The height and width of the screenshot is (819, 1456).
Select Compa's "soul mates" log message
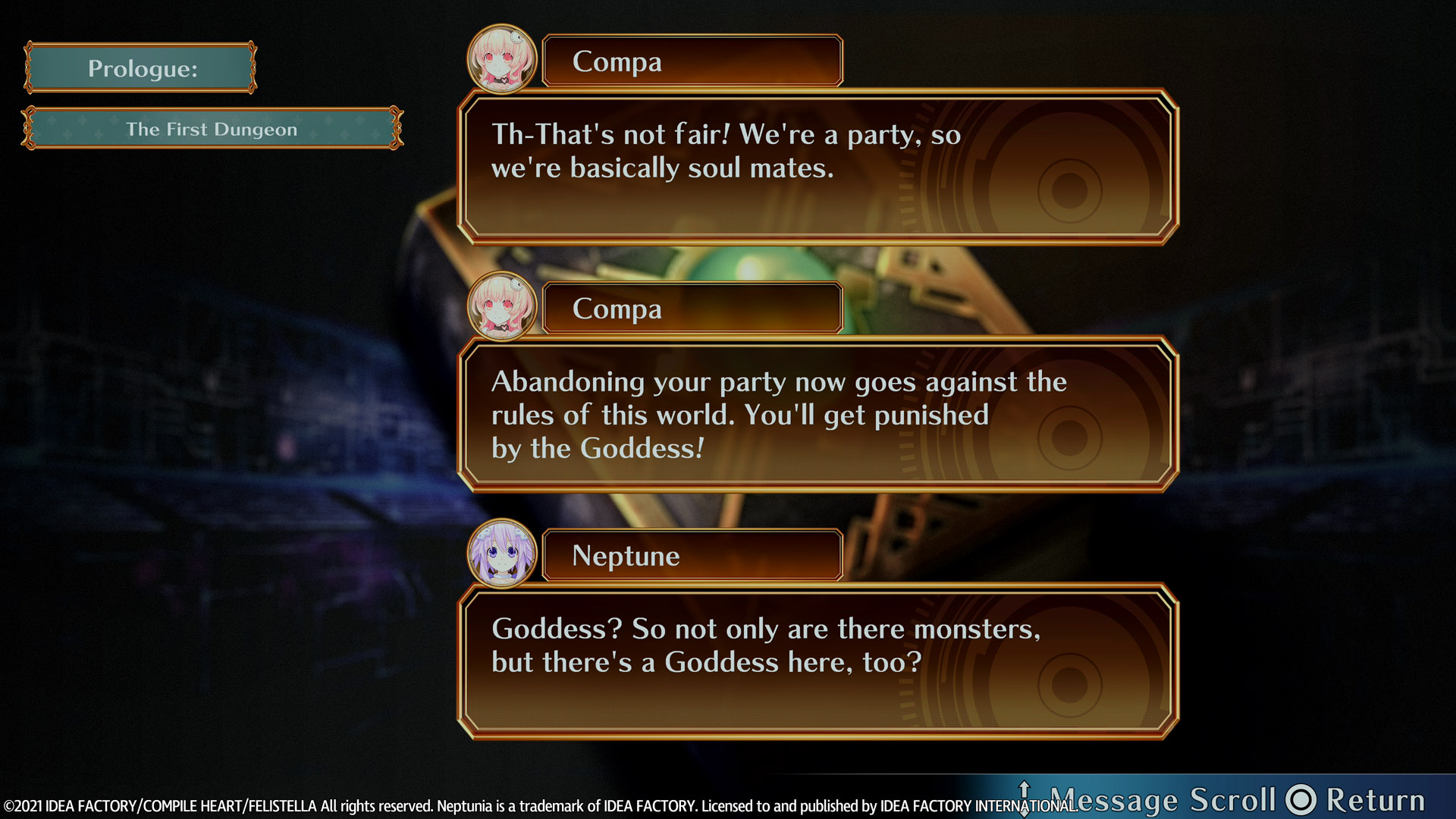pos(817,167)
